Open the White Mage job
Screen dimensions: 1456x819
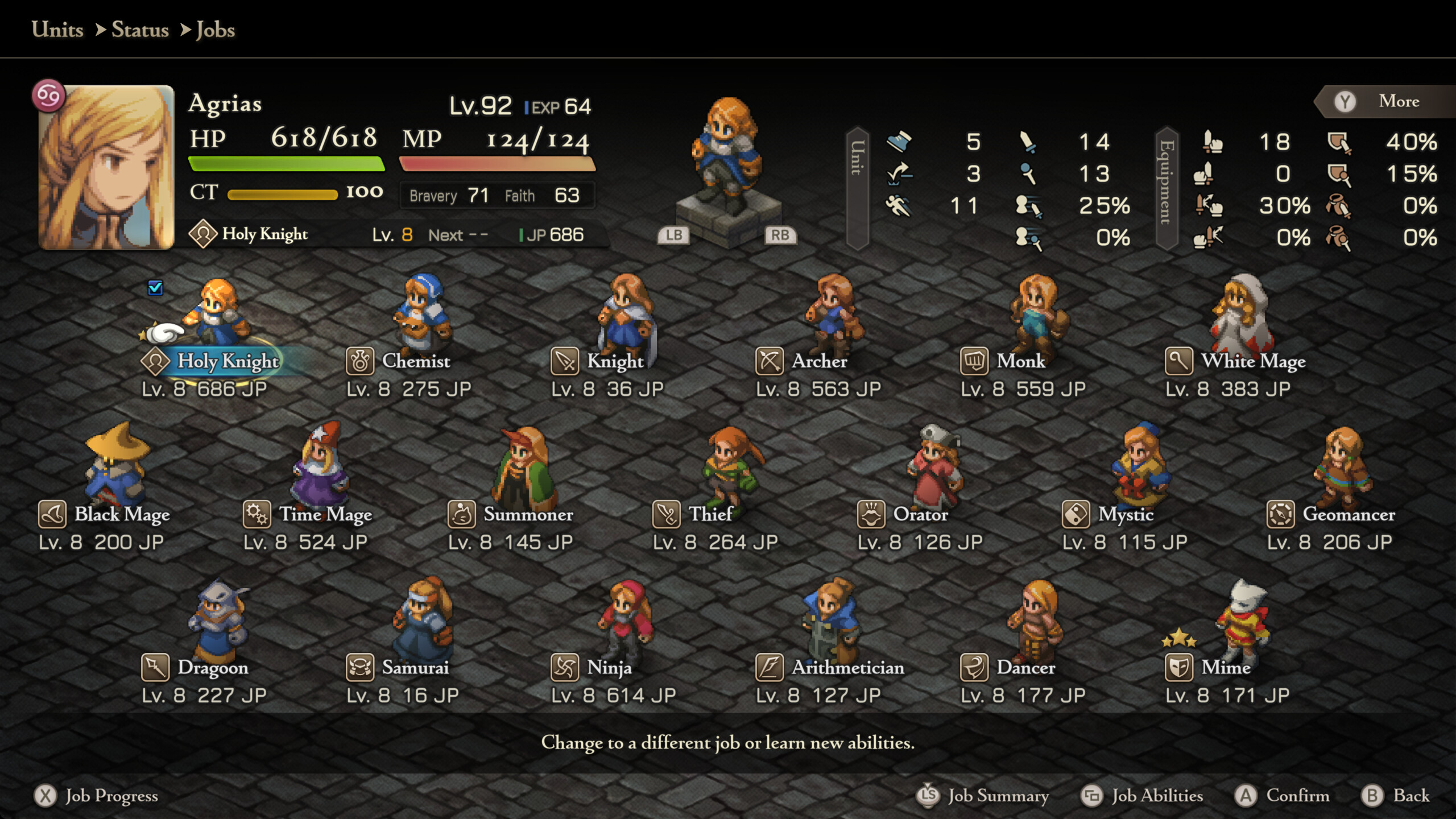point(1180,361)
